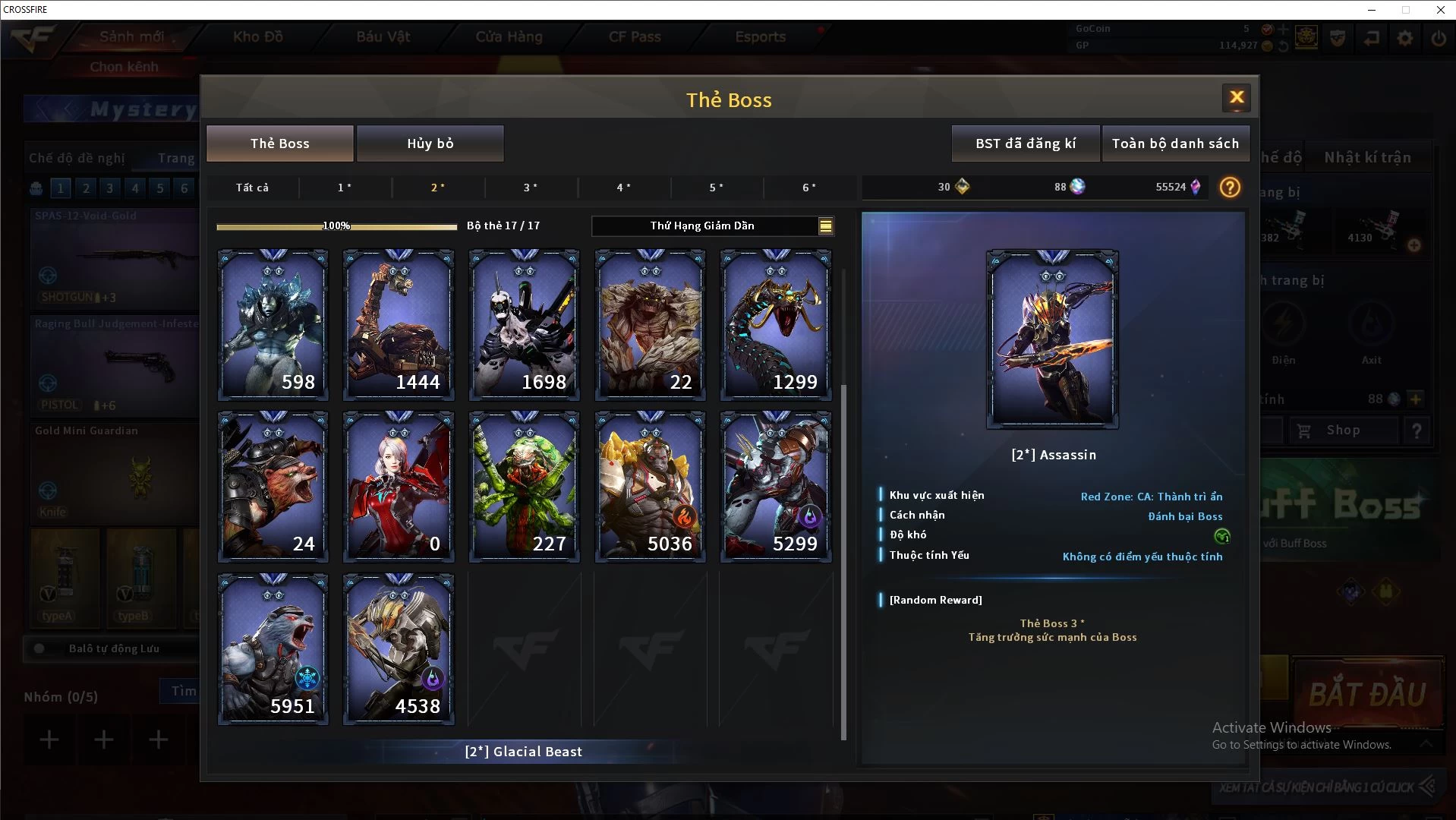
Task: Choose the 3-star card filter
Action: point(531,188)
